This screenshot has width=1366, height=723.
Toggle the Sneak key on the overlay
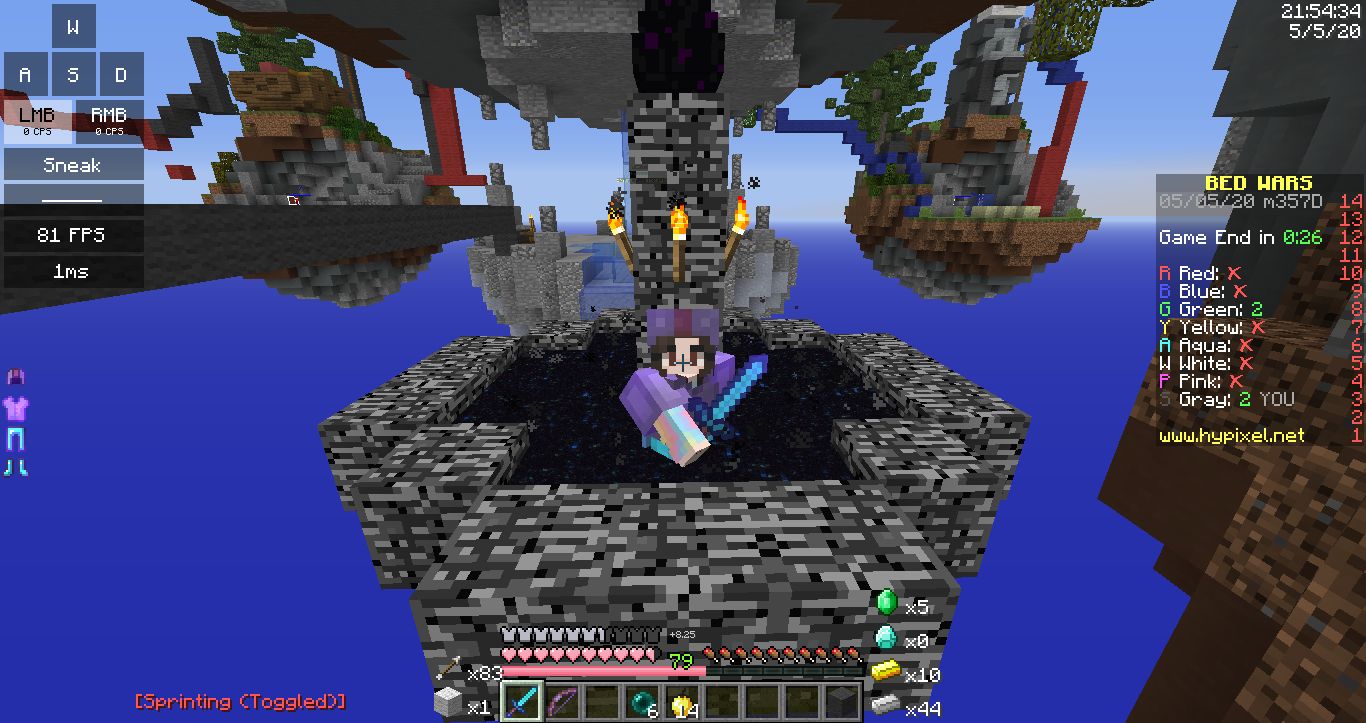(x=73, y=165)
